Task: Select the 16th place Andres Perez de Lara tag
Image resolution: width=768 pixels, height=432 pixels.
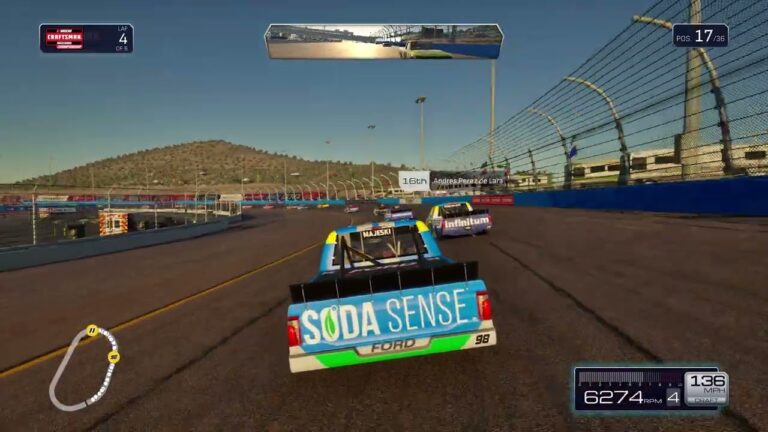Action: pos(448,181)
